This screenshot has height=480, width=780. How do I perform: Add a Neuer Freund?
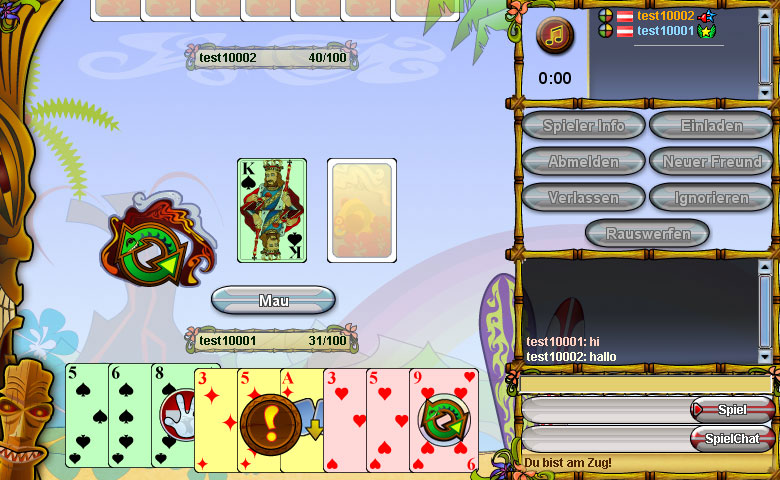711,161
